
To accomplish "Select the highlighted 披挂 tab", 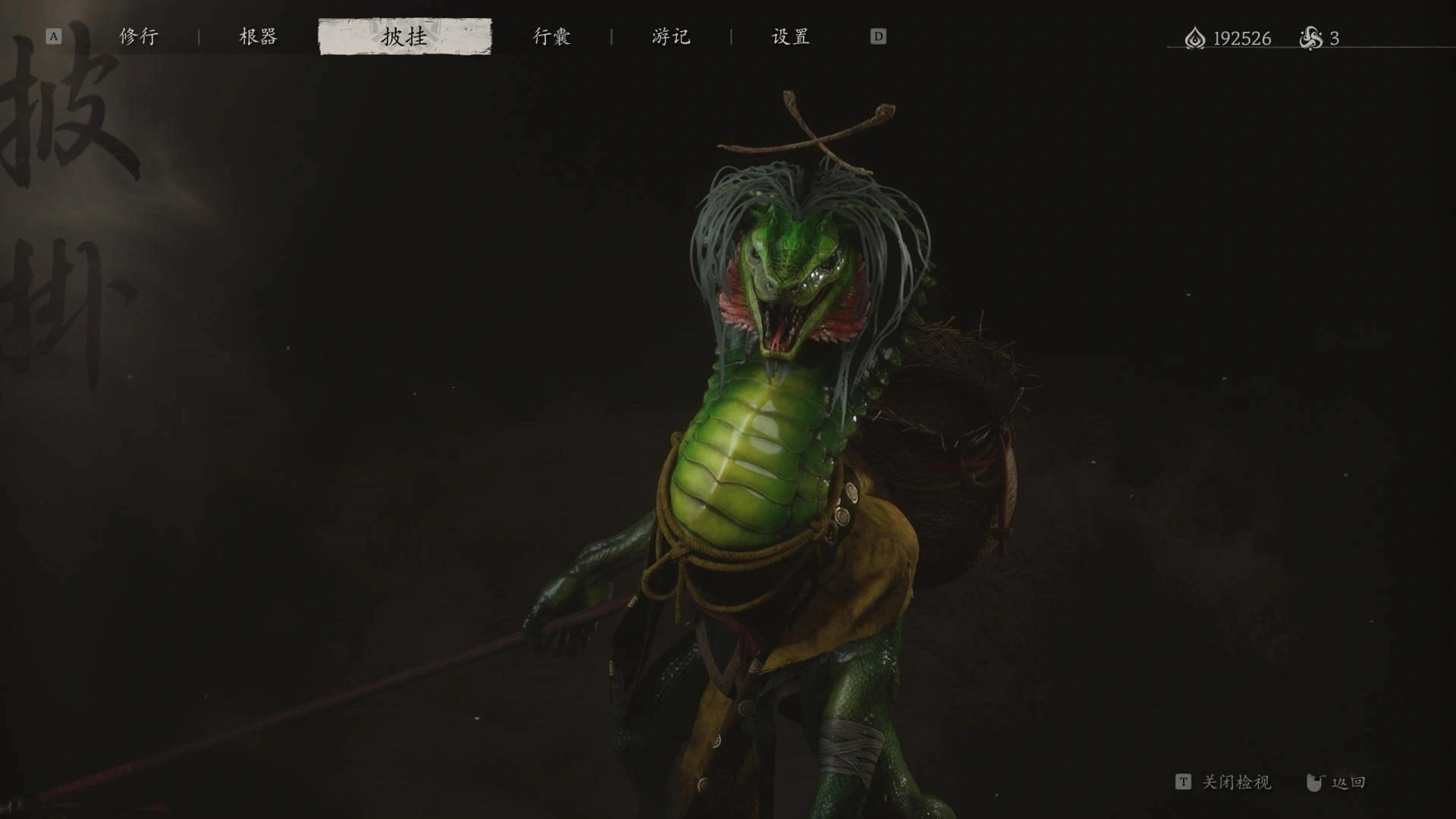I will coord(404,36).
